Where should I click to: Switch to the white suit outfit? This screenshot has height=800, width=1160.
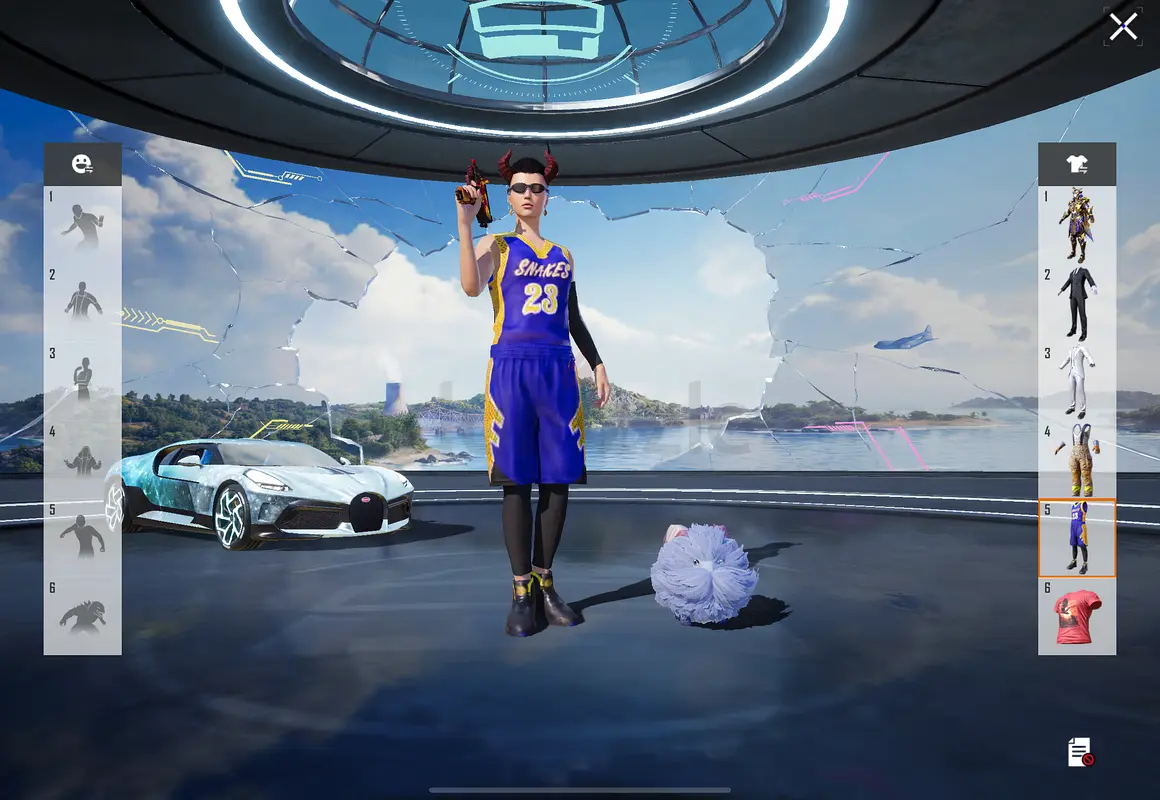click(x=1077, y=381)
